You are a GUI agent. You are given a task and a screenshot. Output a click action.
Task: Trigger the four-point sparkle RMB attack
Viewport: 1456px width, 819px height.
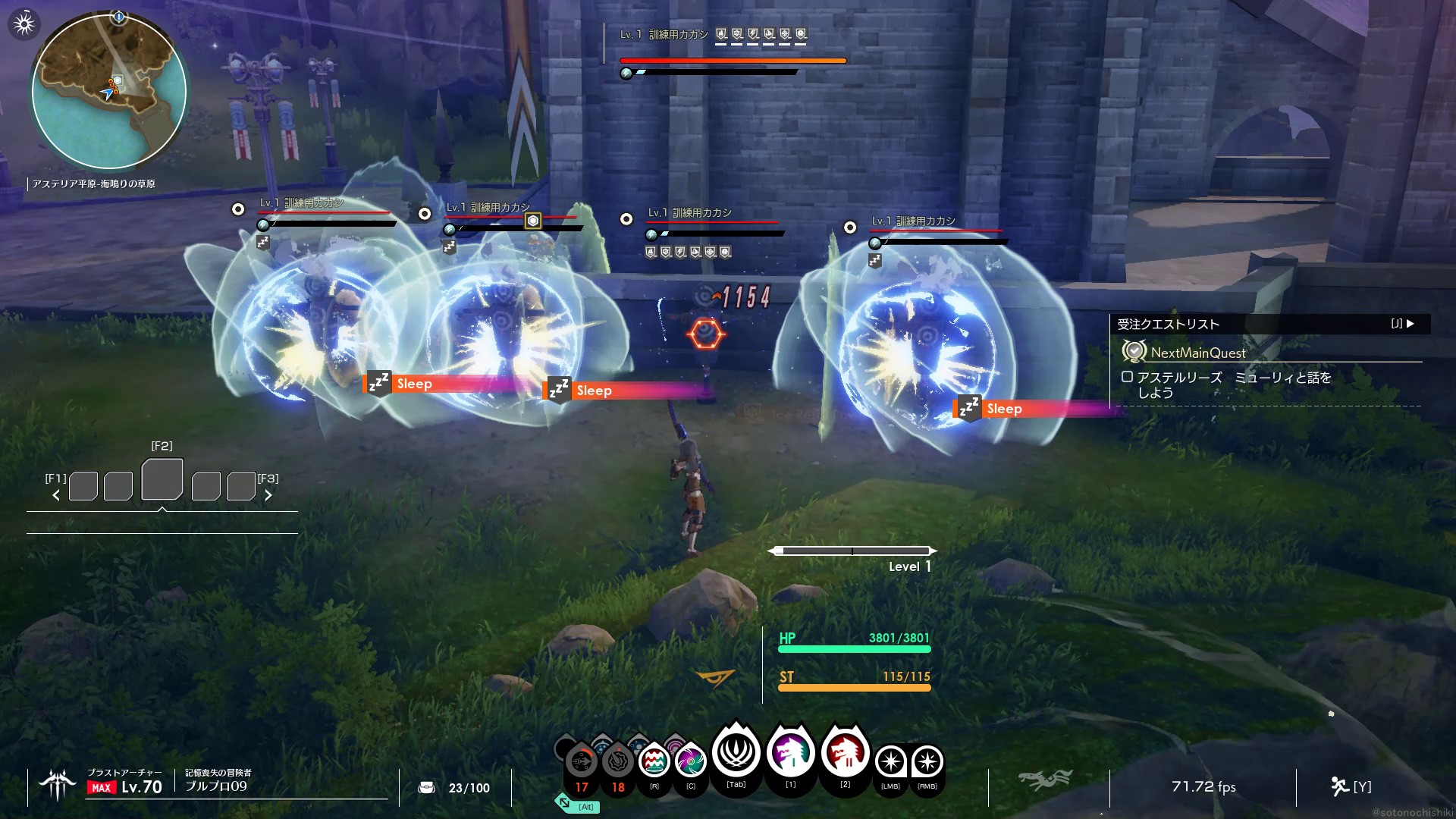point(927,761)
